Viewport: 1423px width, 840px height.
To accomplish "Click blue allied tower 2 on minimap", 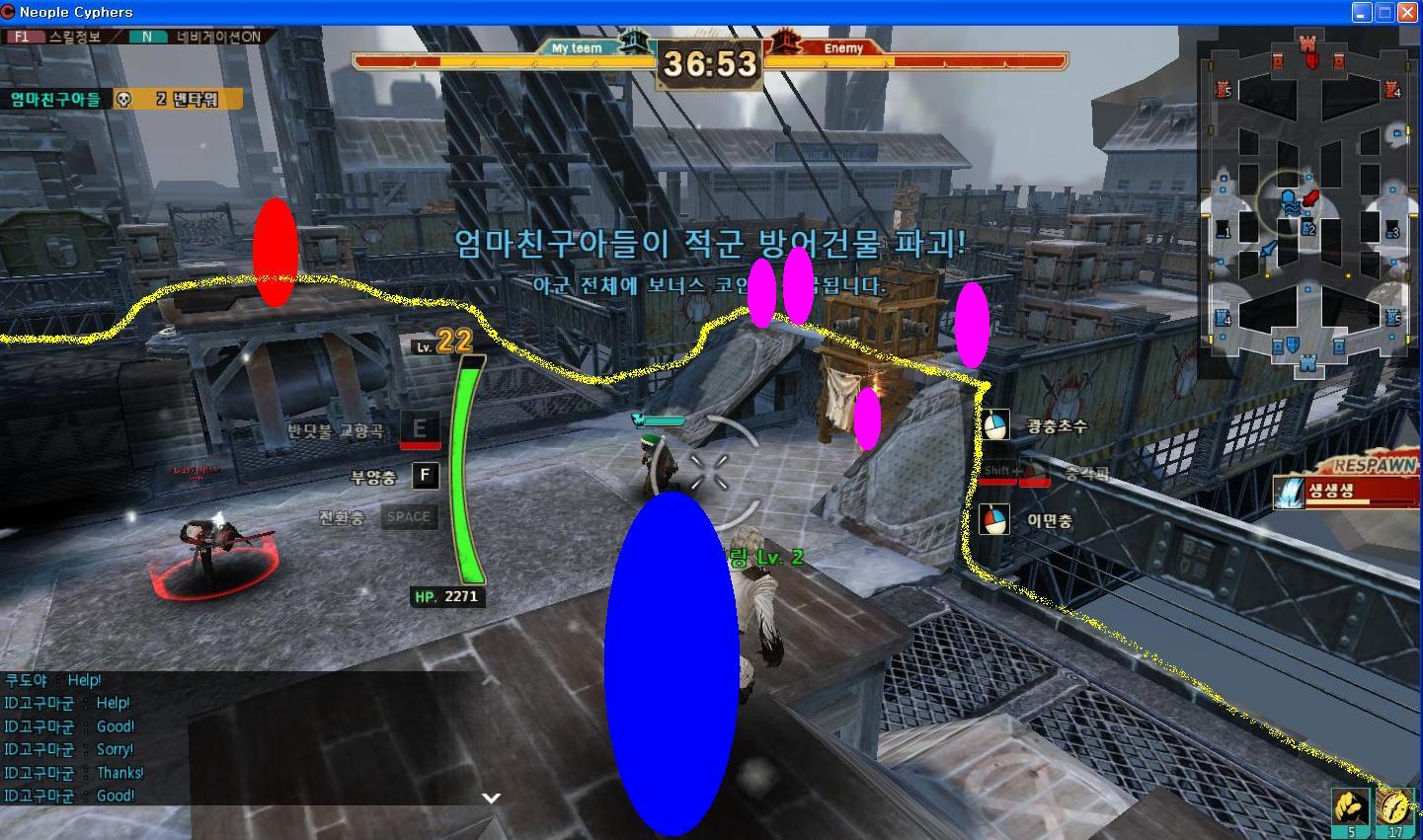I will pyautogui.click(x=1308, y=229).
